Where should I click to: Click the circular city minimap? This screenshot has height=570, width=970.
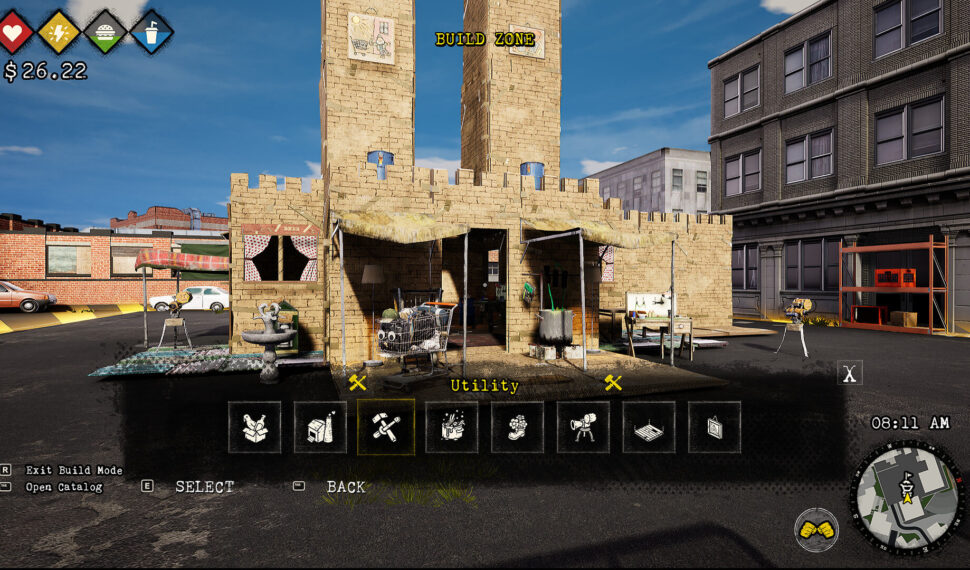pyautogui.click(x=908, y=497)
